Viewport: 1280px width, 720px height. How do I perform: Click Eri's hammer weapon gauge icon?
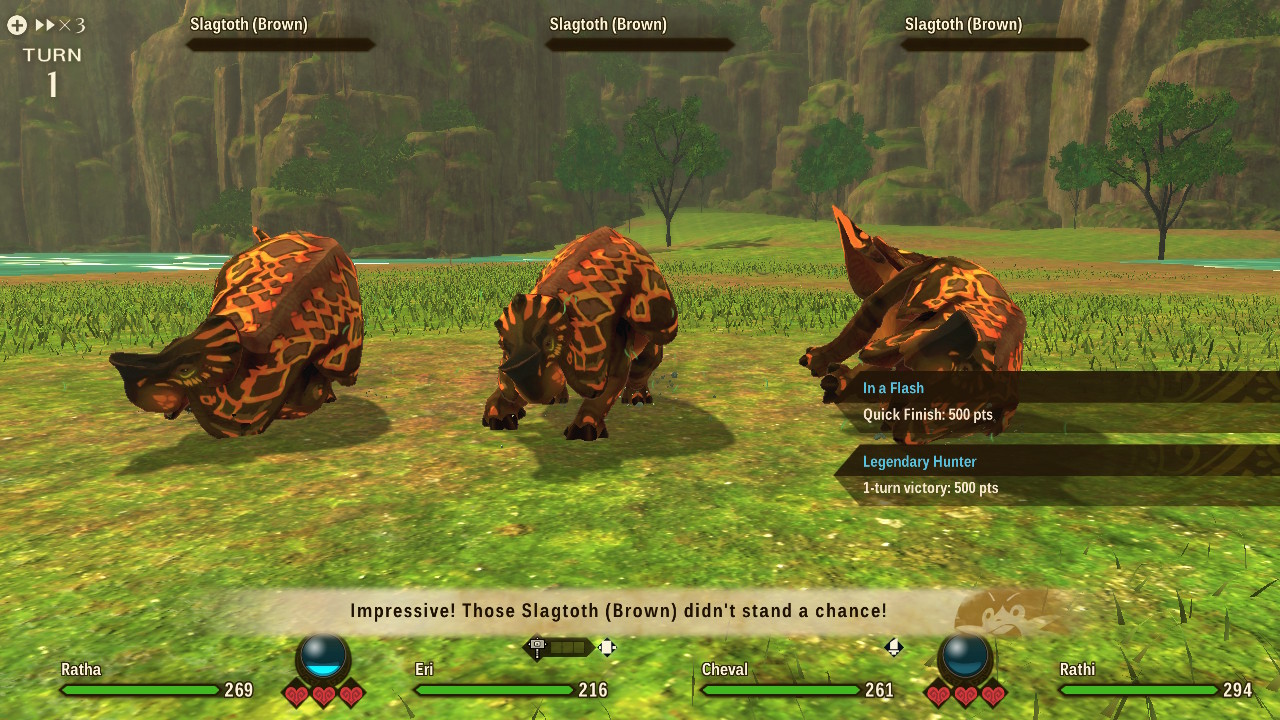click(538, 648)
